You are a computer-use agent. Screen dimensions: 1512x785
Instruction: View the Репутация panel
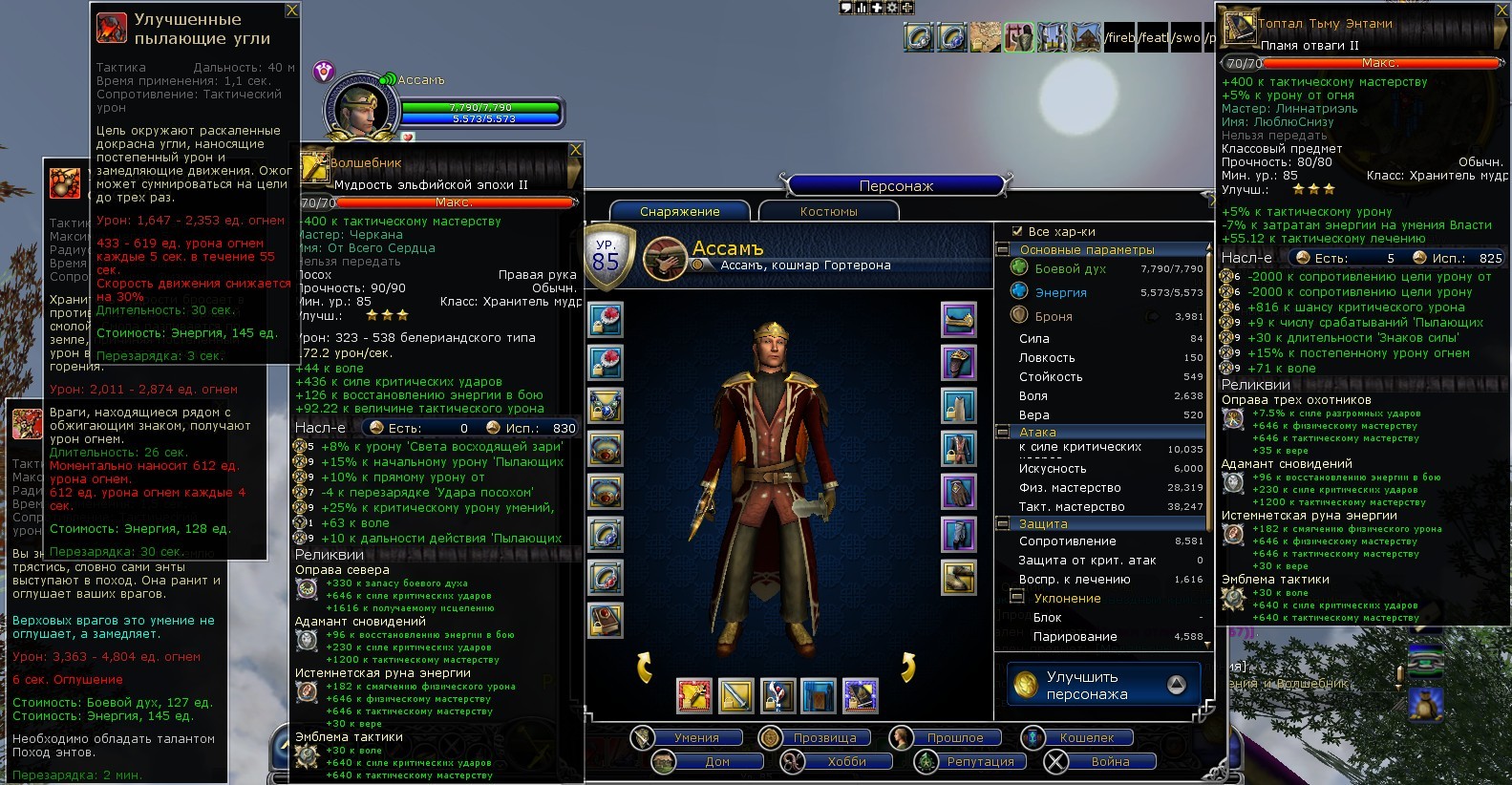[x=980, y=761]
